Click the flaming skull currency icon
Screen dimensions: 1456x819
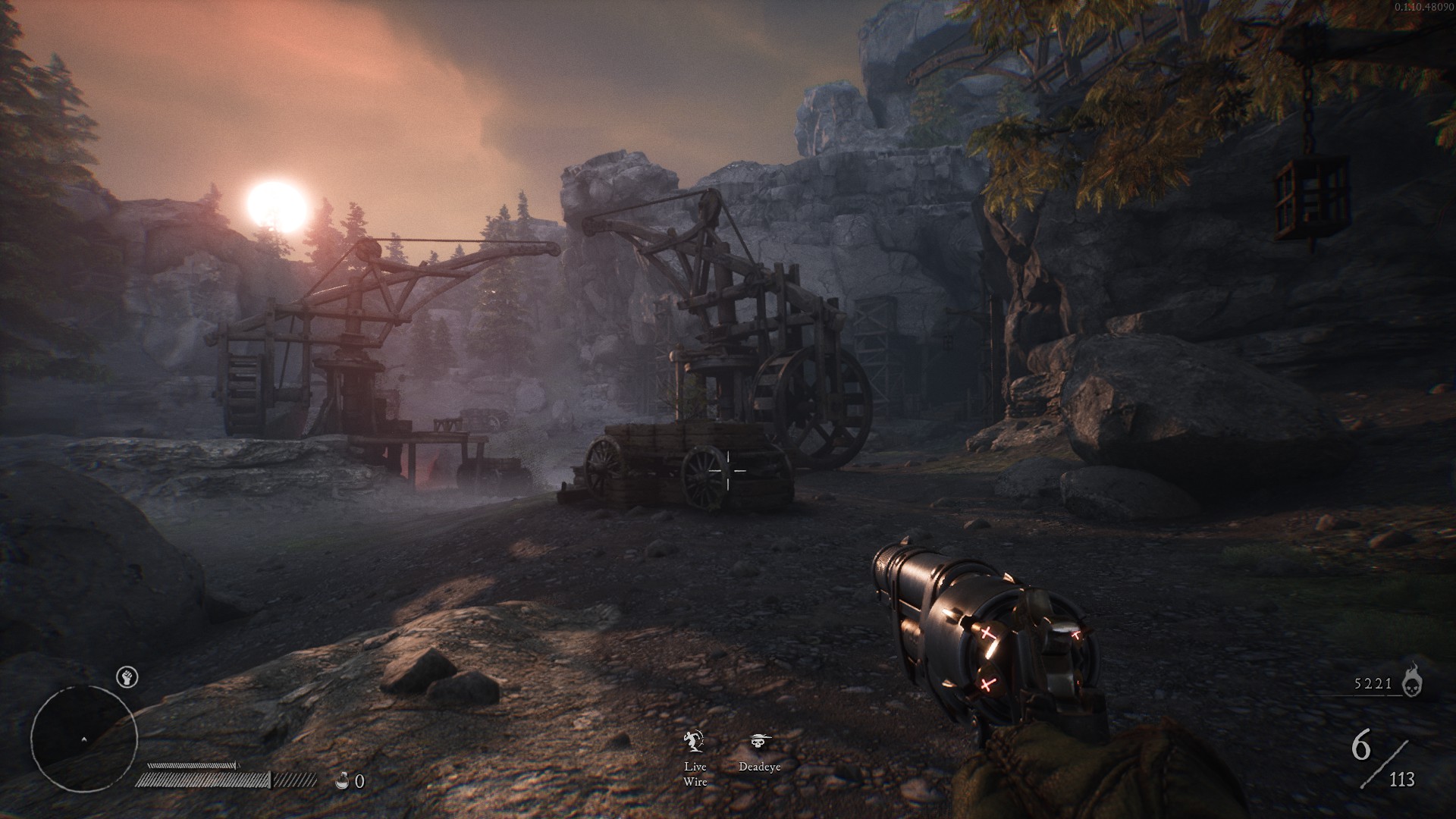click(x=1411, y=680)
